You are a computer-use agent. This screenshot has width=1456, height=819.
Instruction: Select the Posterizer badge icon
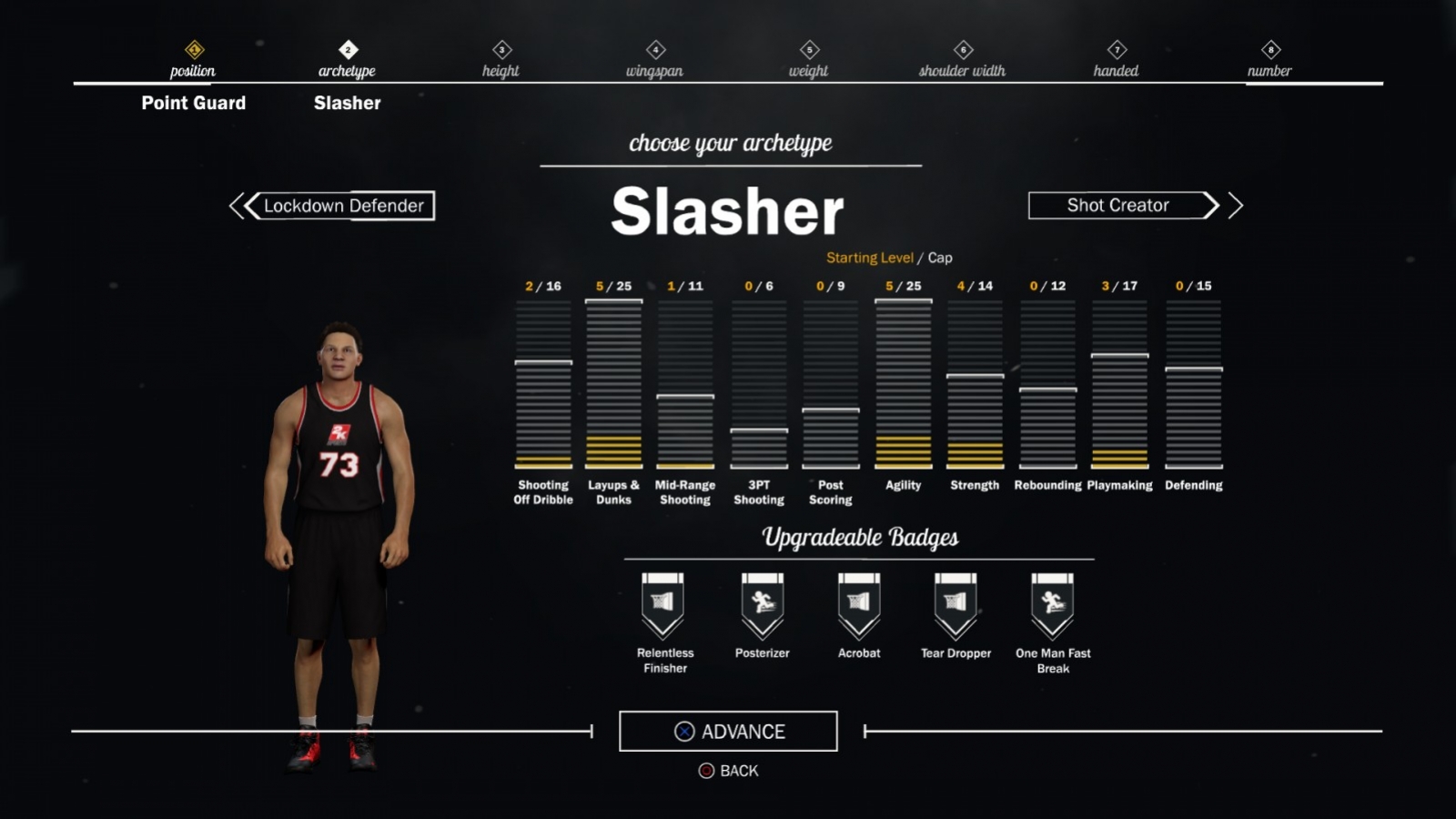point(763,602)
